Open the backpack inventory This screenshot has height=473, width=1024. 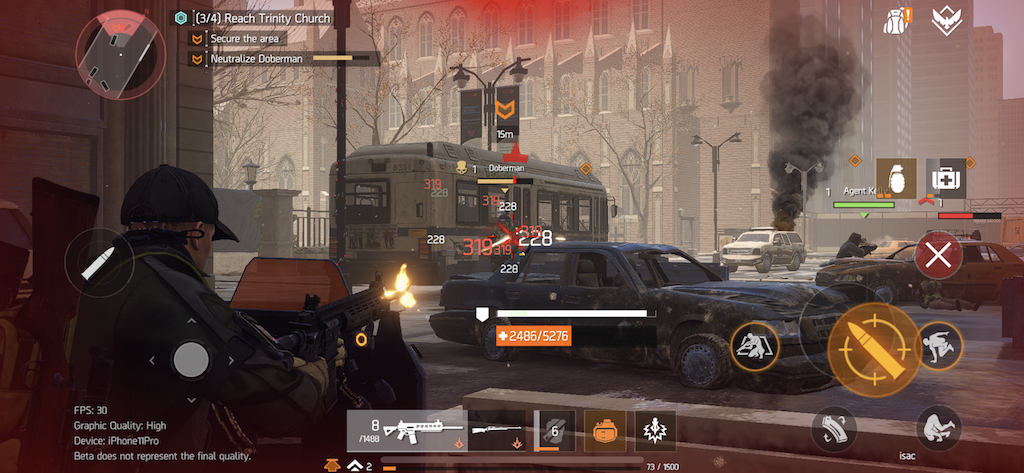pos(896,19)
